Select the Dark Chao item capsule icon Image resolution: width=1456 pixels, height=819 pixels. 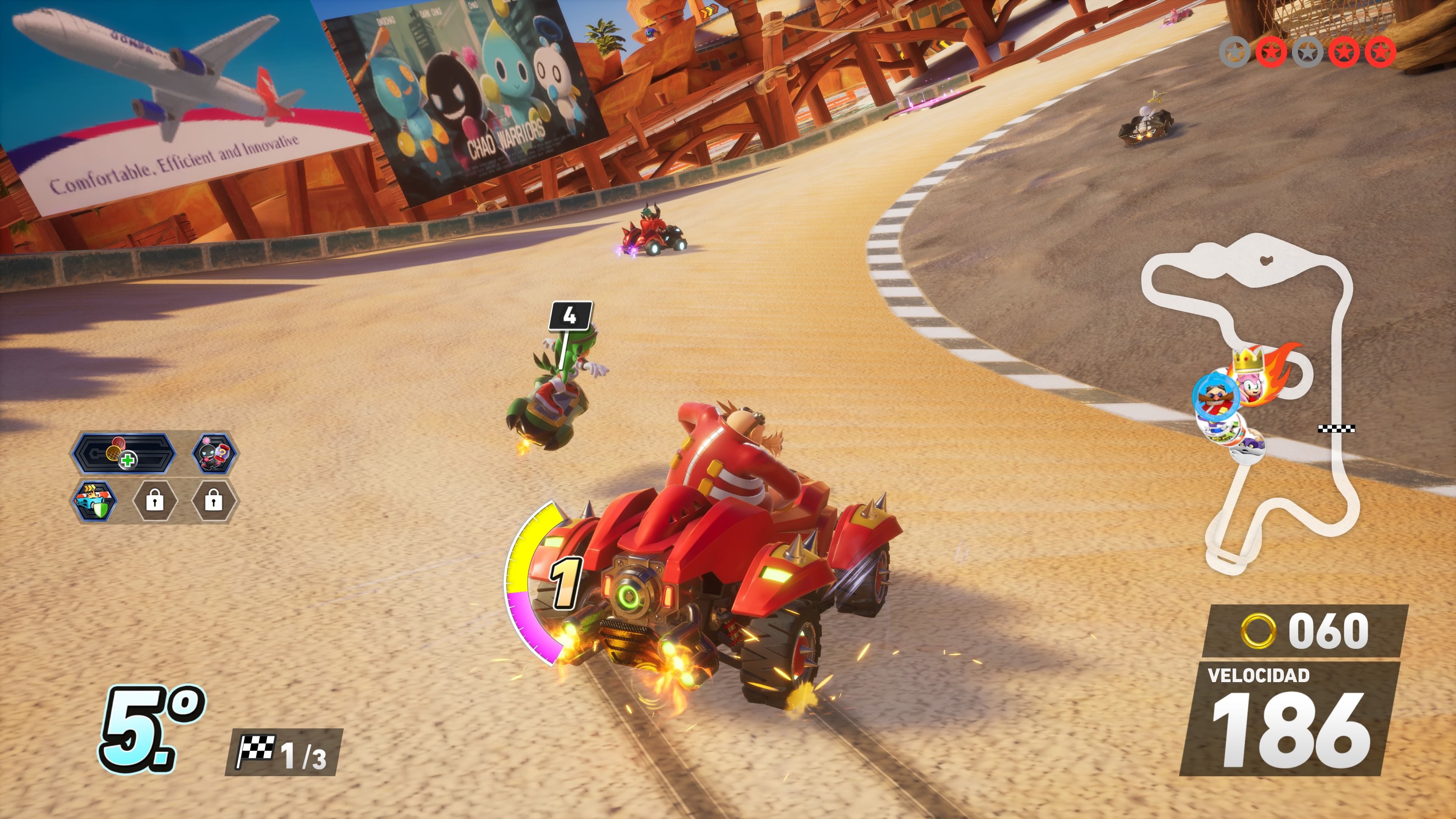pyautogui.click(x=214, y=453)
